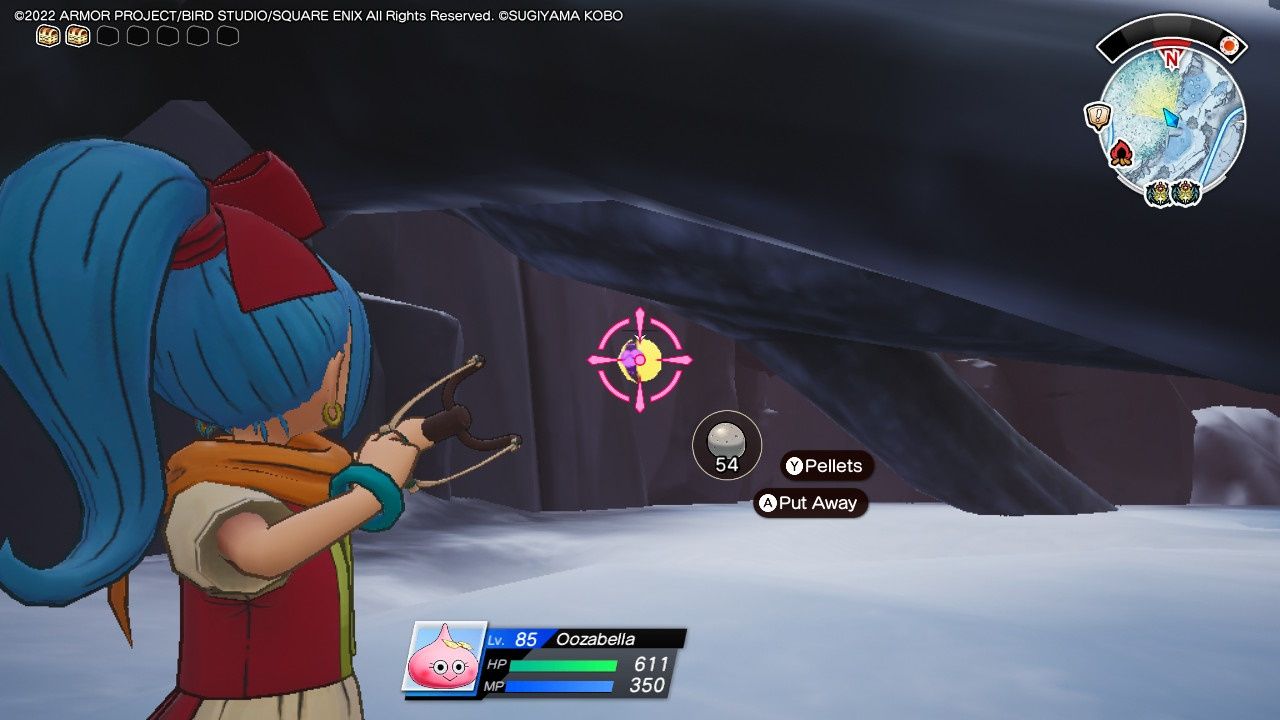The height and width of the screenshot is (720, 1280).
Task: Click an empty treasure chest slot to toggle it
Action: pos(106,34)
